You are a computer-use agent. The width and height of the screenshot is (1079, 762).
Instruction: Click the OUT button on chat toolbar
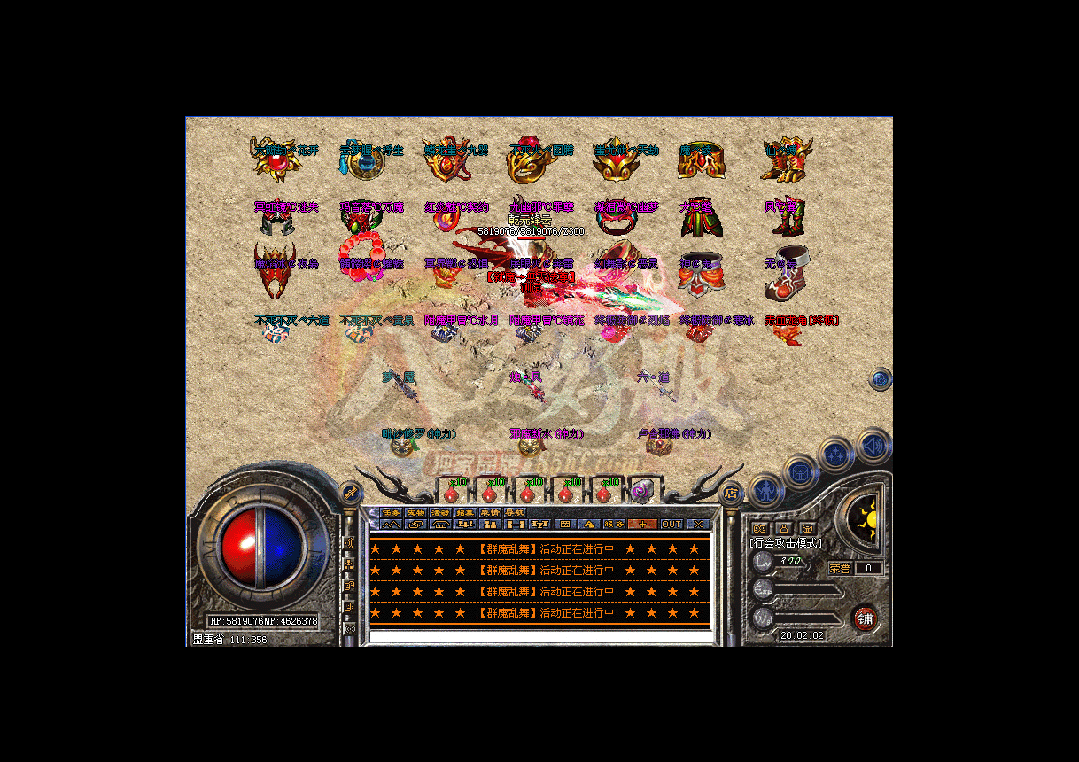pos(671,524)
